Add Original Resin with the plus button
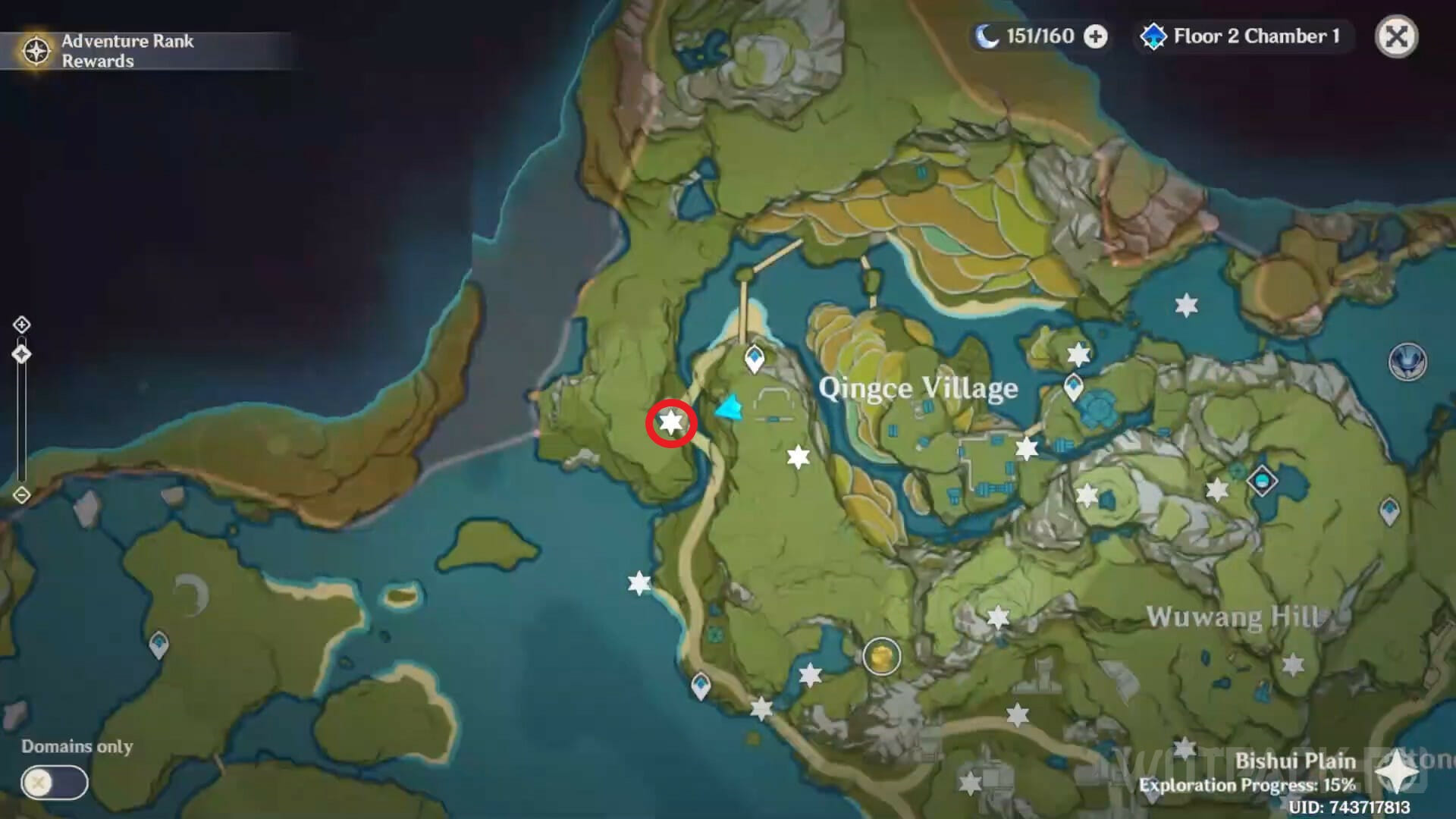1456x819 pixels. [x=1095, y=36]
